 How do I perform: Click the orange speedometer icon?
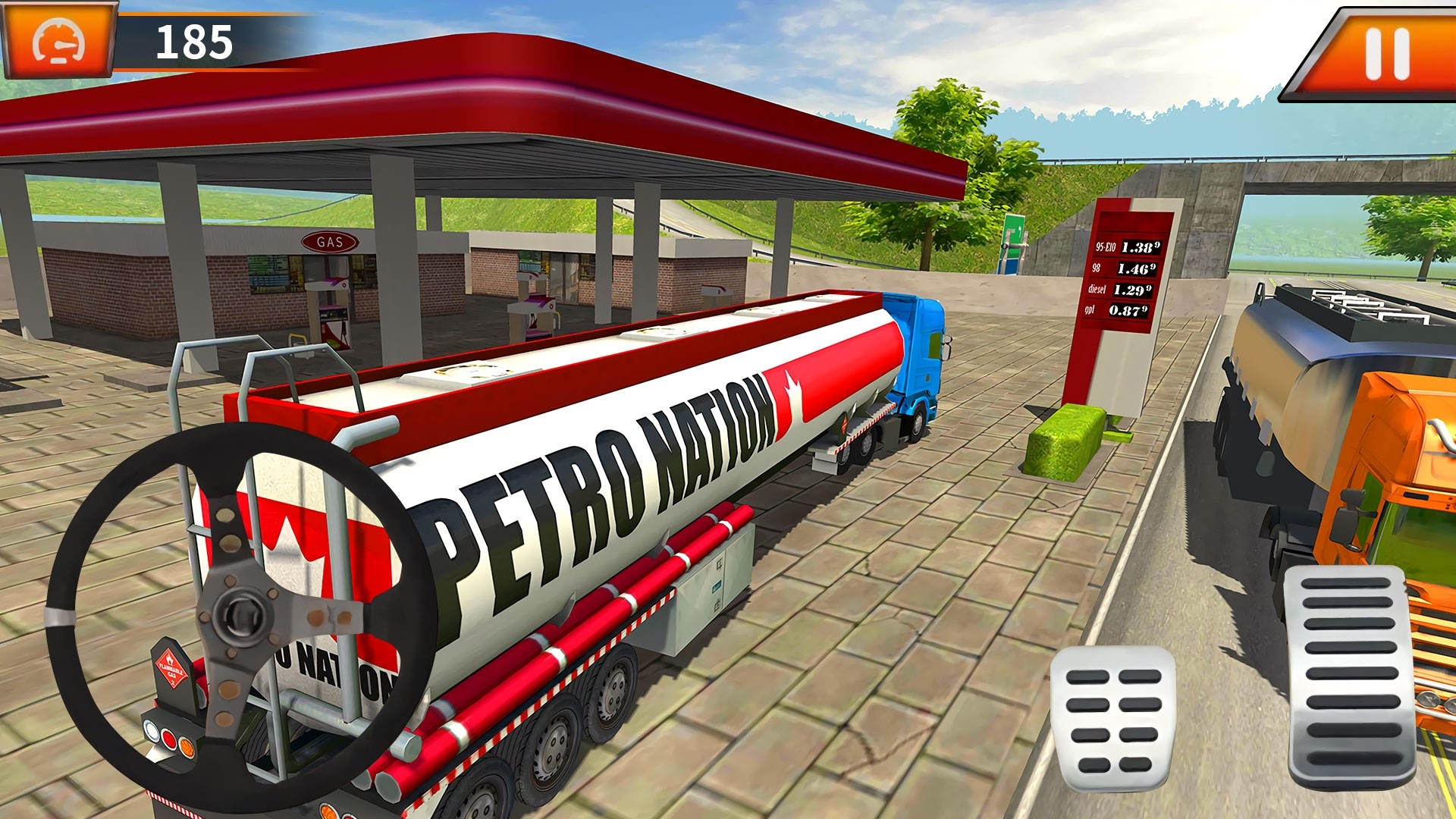pos(58,41)
